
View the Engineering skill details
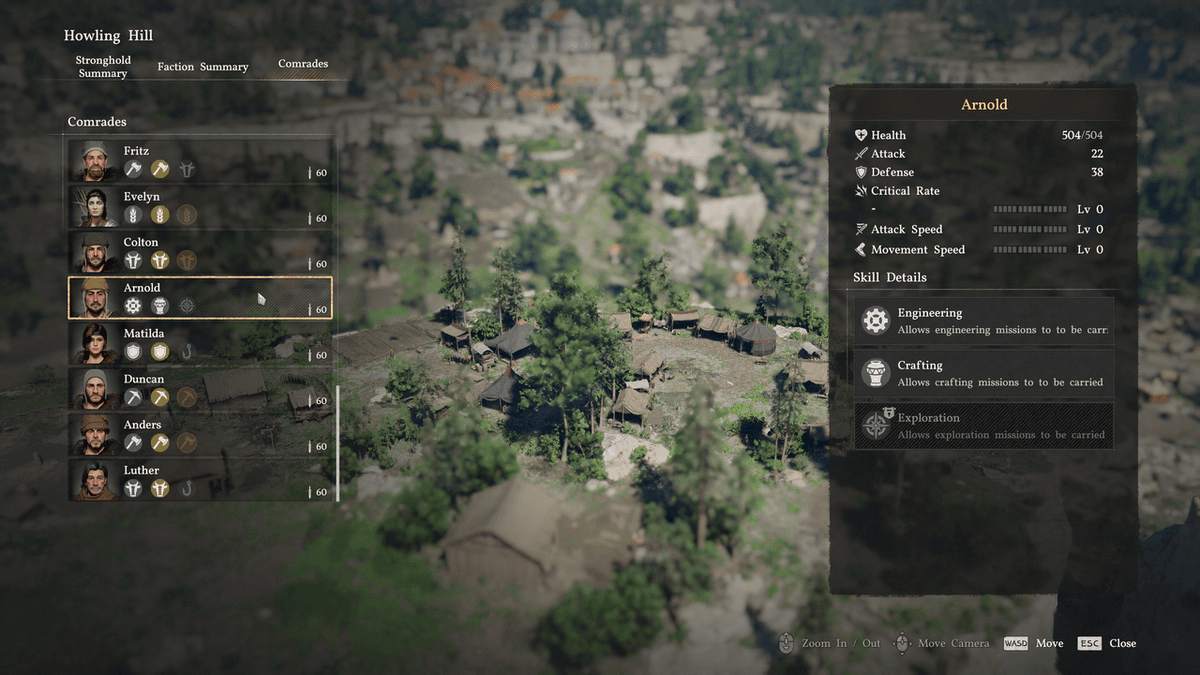click(x=983, y=321)
